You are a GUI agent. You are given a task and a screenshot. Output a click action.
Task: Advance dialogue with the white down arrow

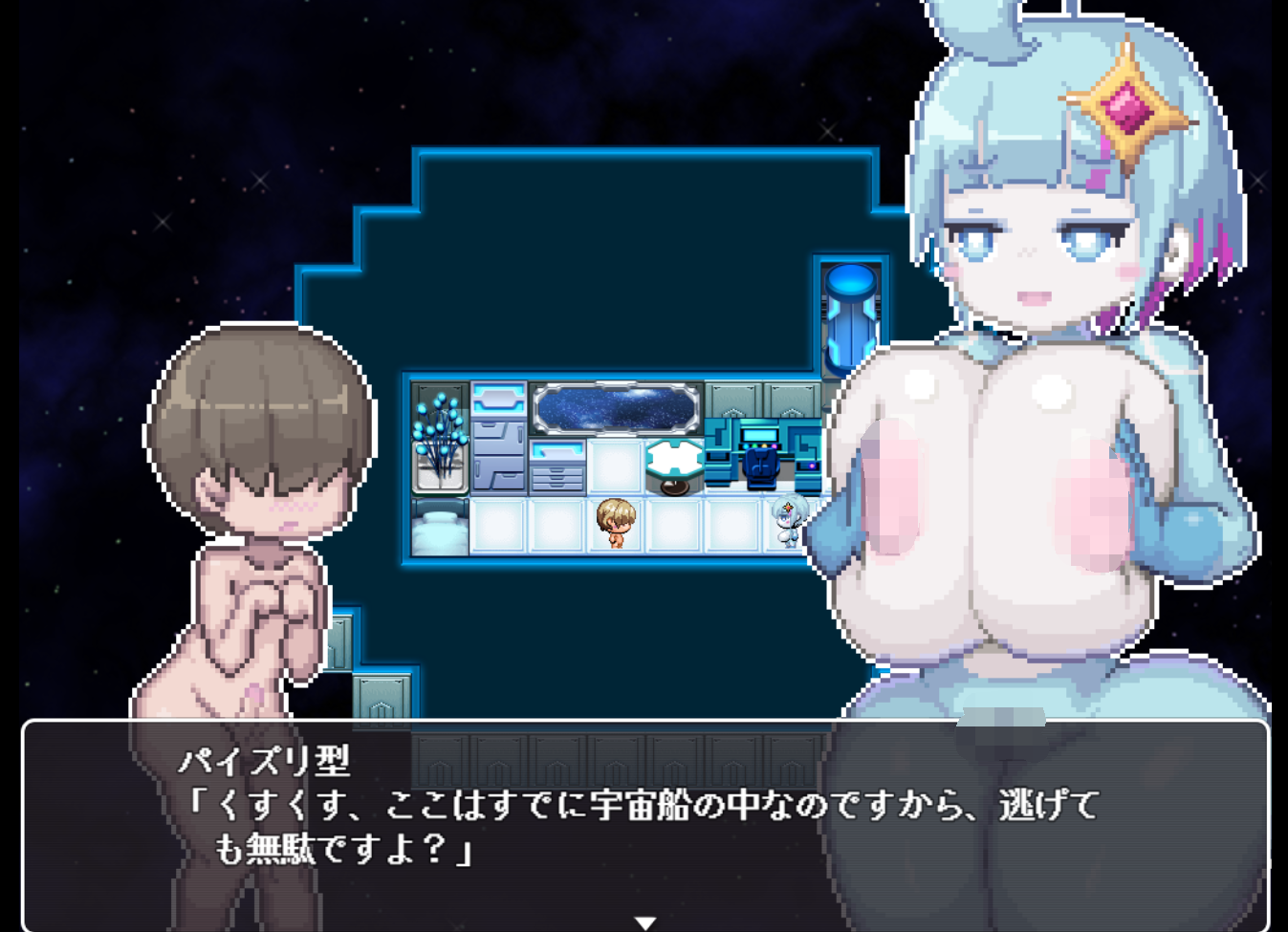coord(645,921)
